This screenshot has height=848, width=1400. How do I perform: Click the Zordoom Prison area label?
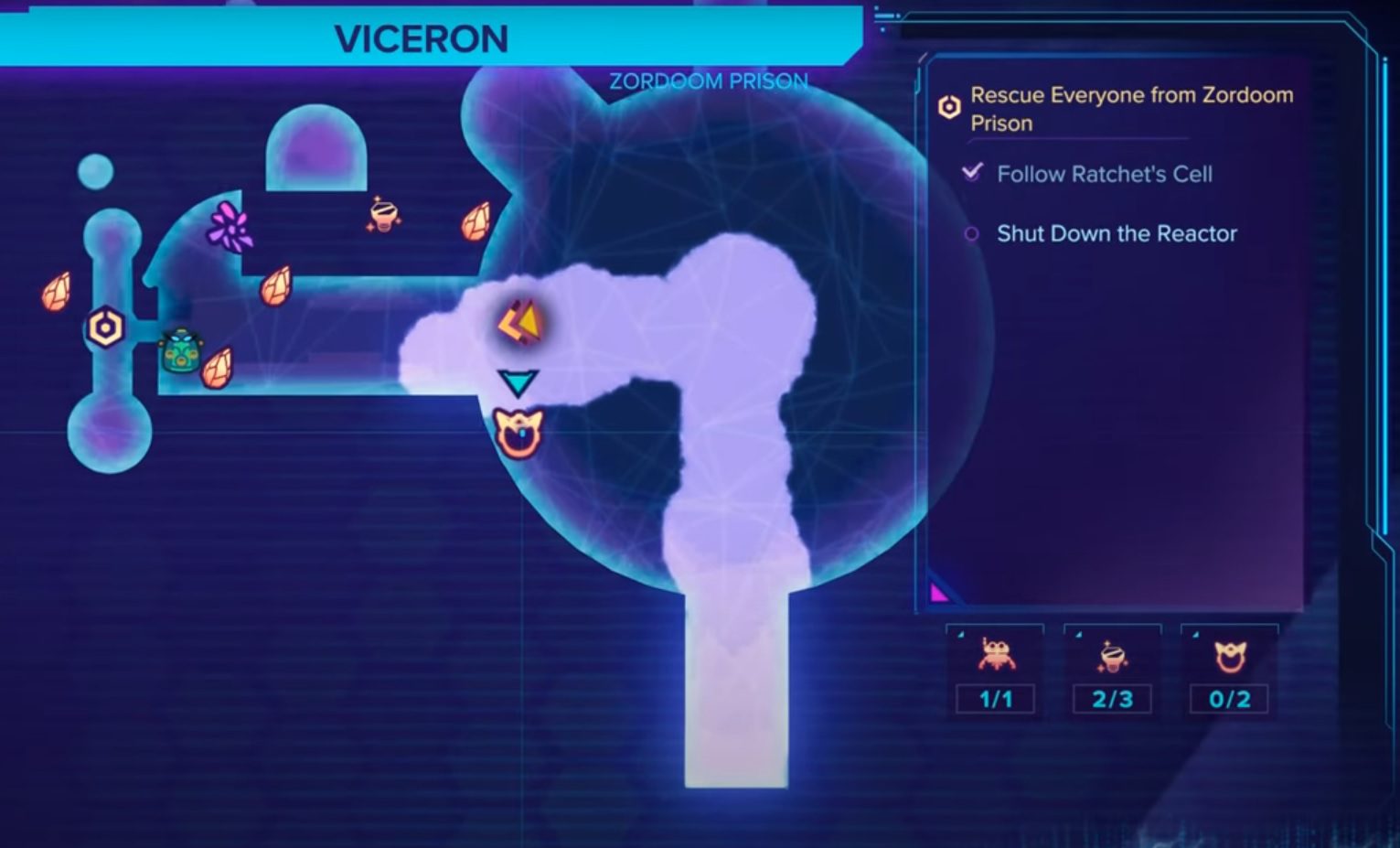click(708, 81)
